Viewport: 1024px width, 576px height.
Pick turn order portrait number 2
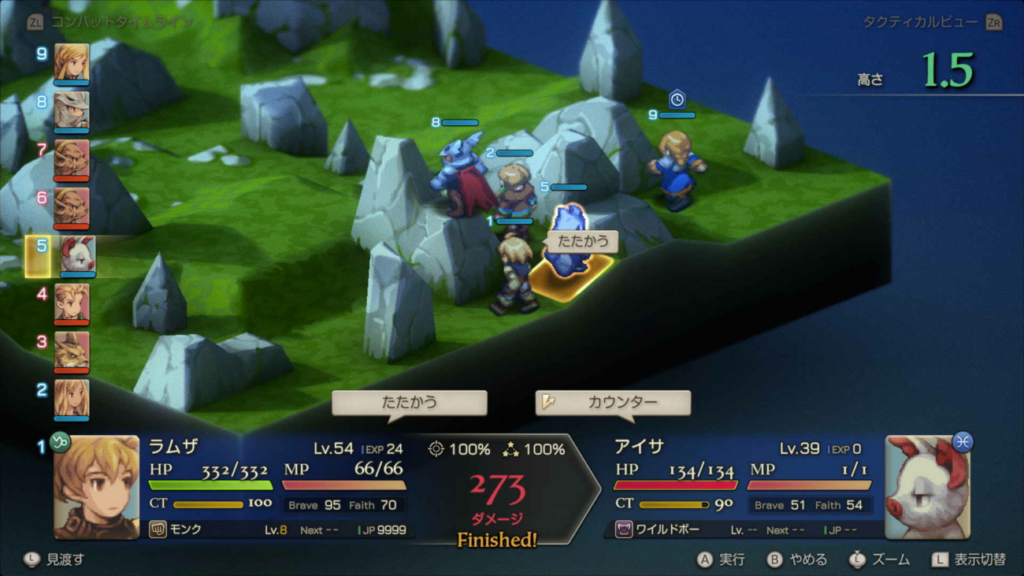point(71,398)
